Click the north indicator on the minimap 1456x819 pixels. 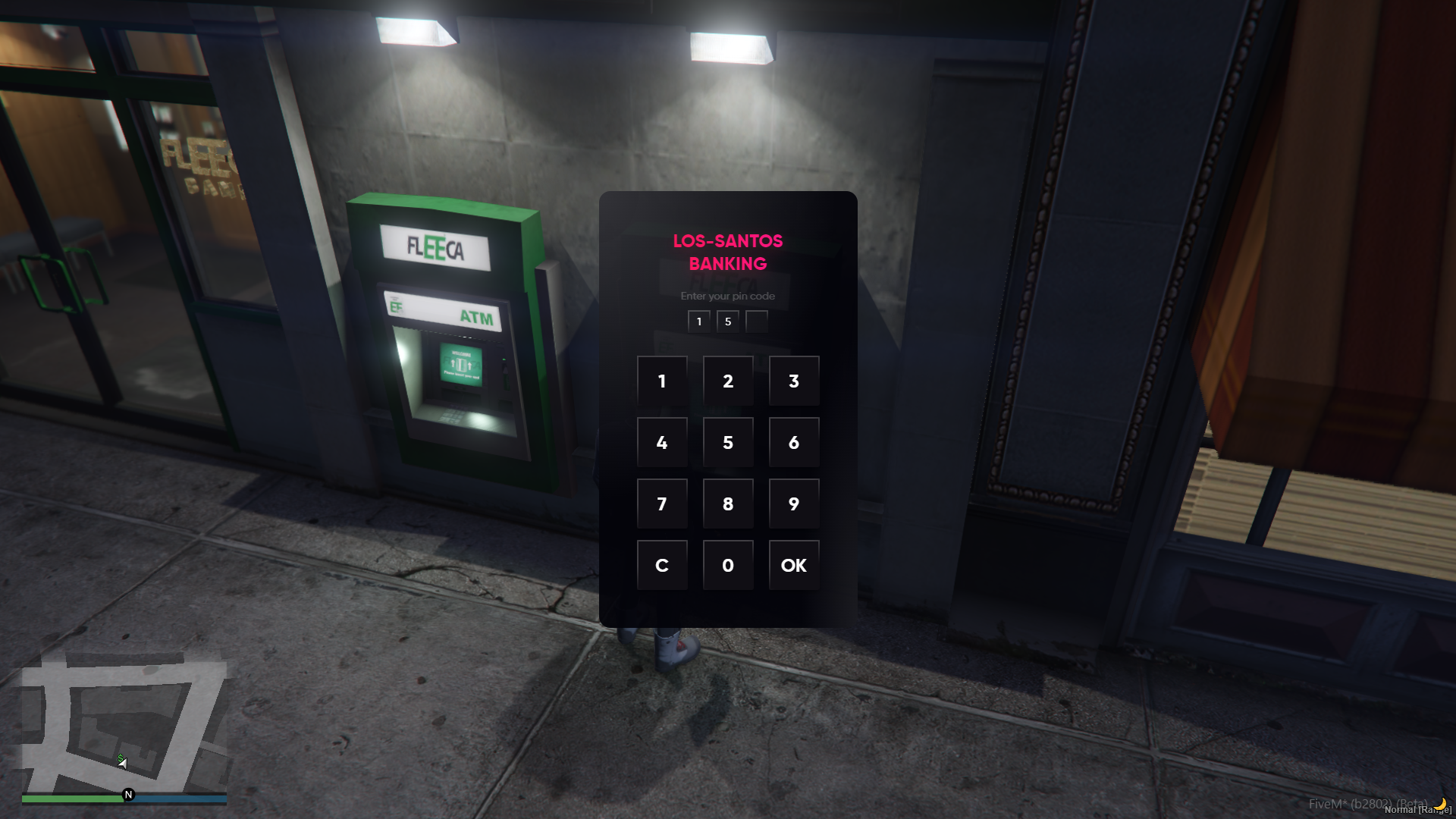[129, 794]
